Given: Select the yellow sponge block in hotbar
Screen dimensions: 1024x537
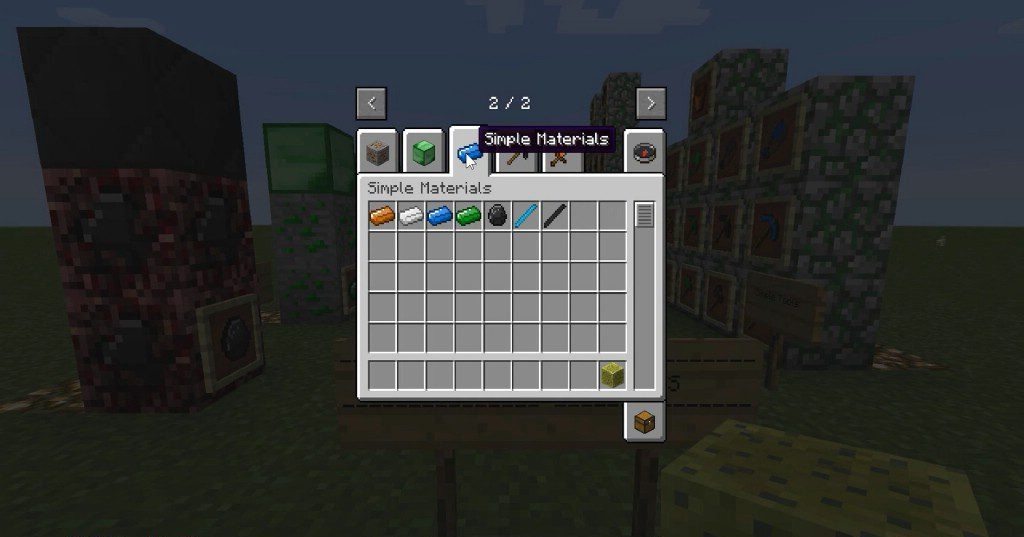Looking at the screenshot, I should tap(613, 375).
